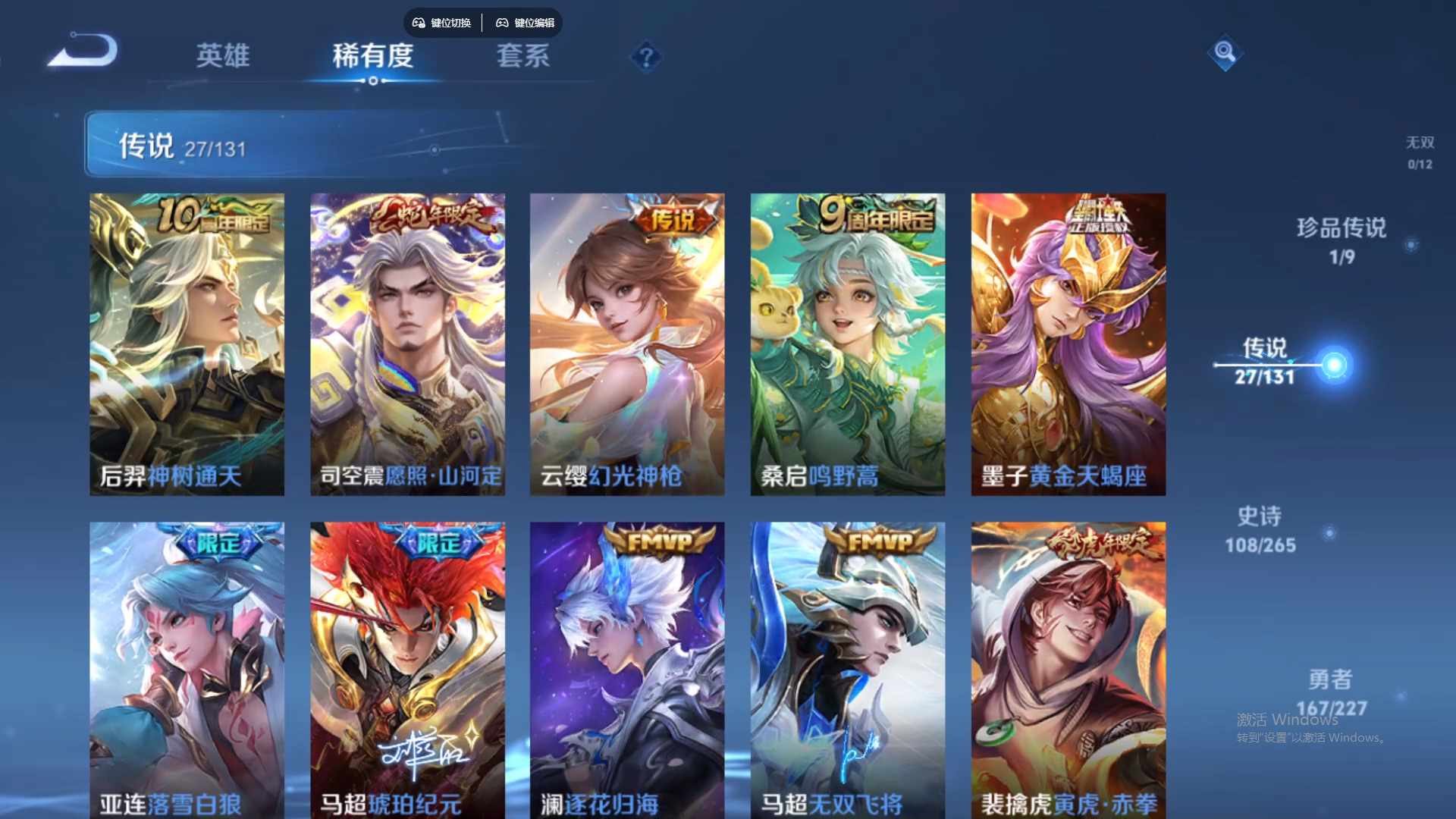Switch to the 套系 tab
This screenshot has width=1456, height=819.
[x=523, y=57]
